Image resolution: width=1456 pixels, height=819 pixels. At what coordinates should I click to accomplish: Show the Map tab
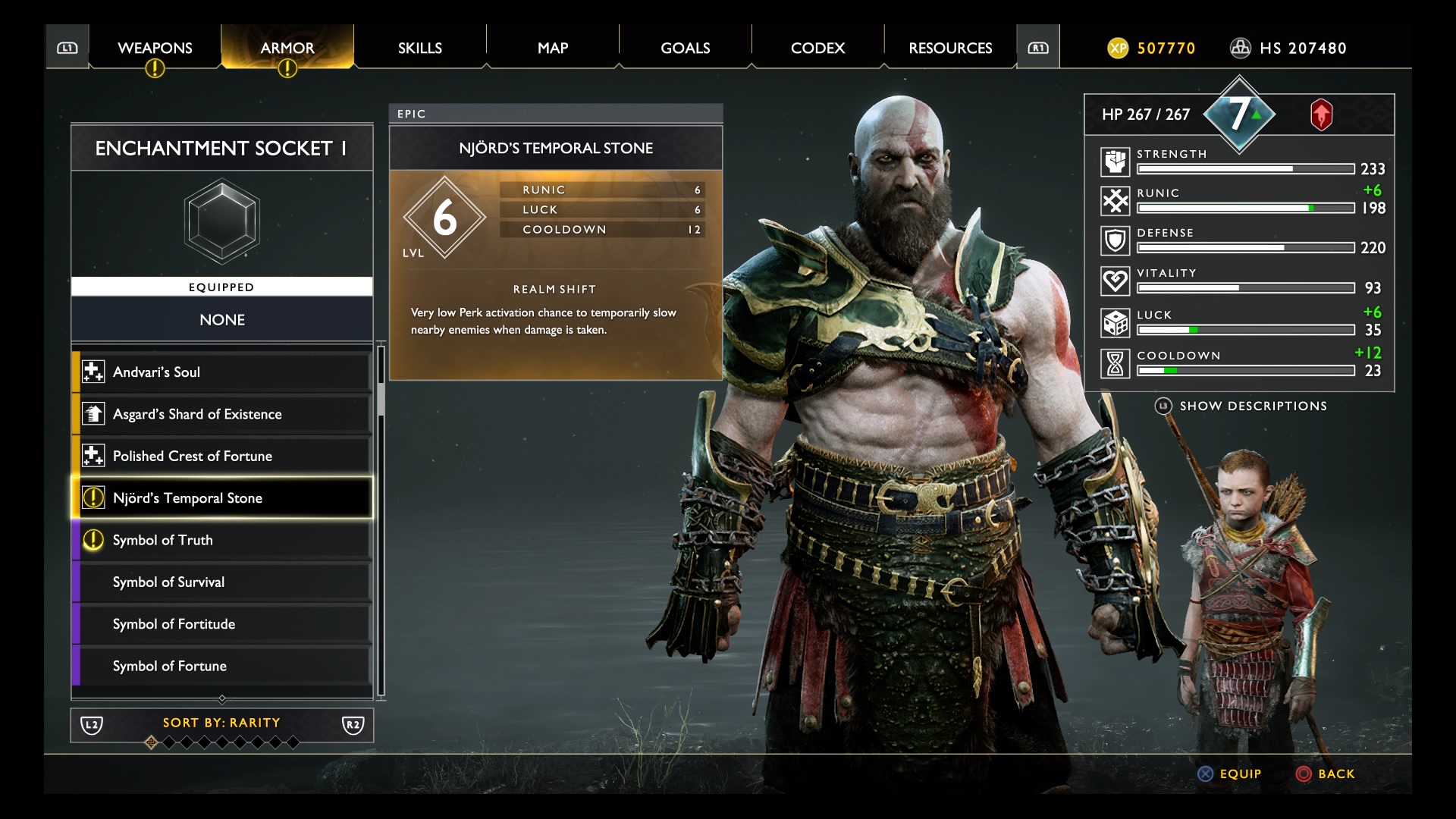coord(552,48)
